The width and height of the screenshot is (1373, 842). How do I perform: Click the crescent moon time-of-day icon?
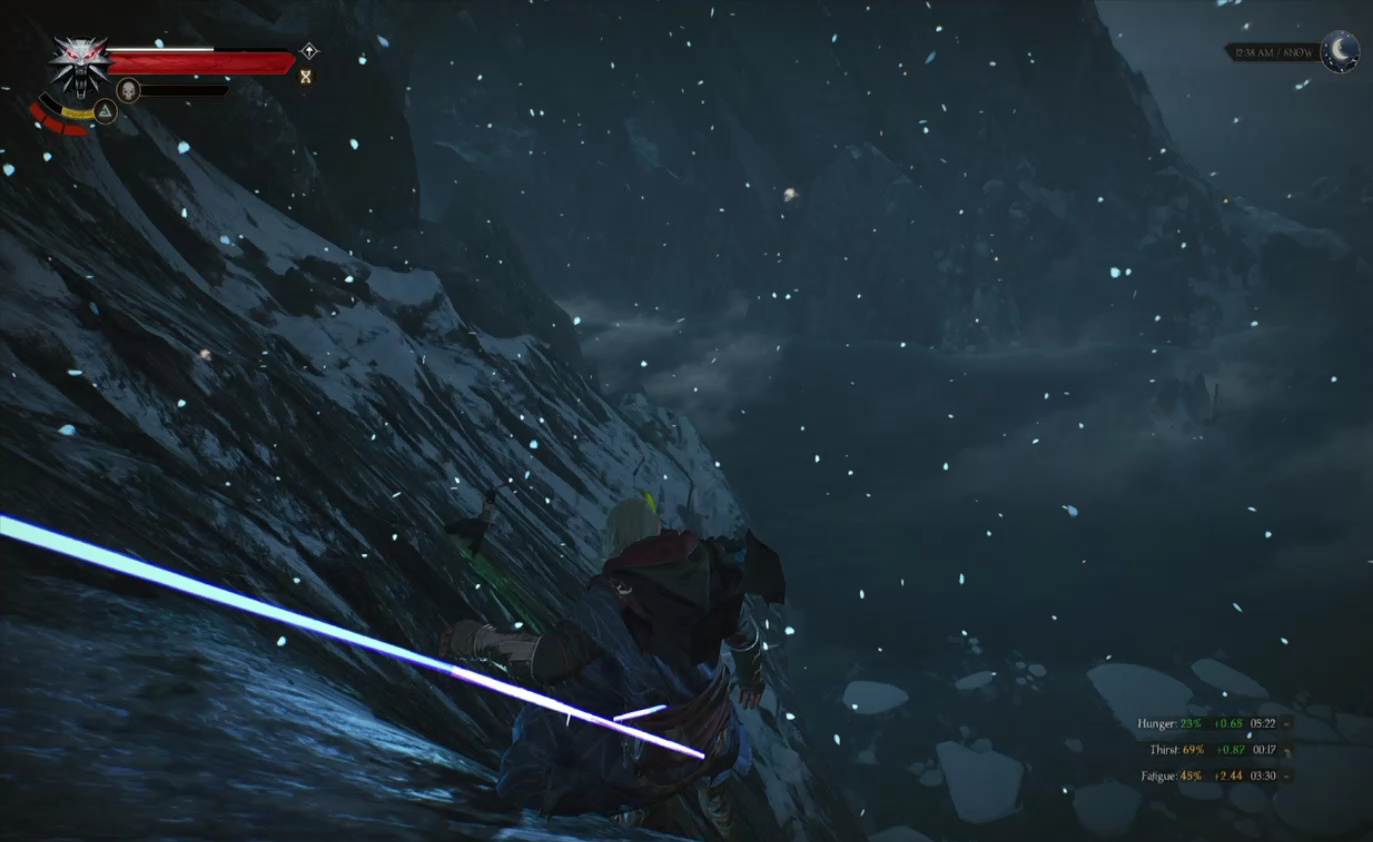pos(1340,50)
